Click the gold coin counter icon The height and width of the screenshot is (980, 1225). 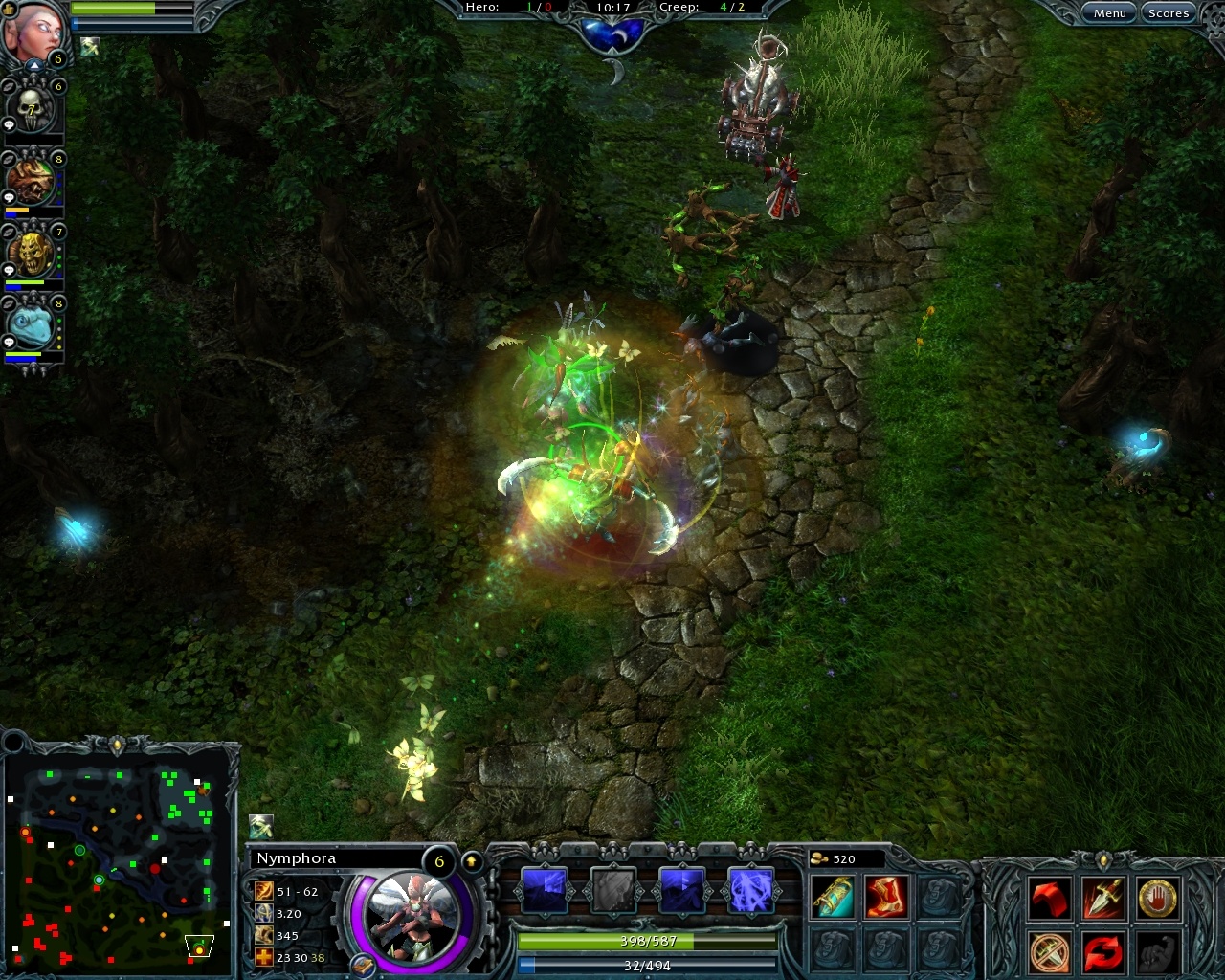[818, 858]
